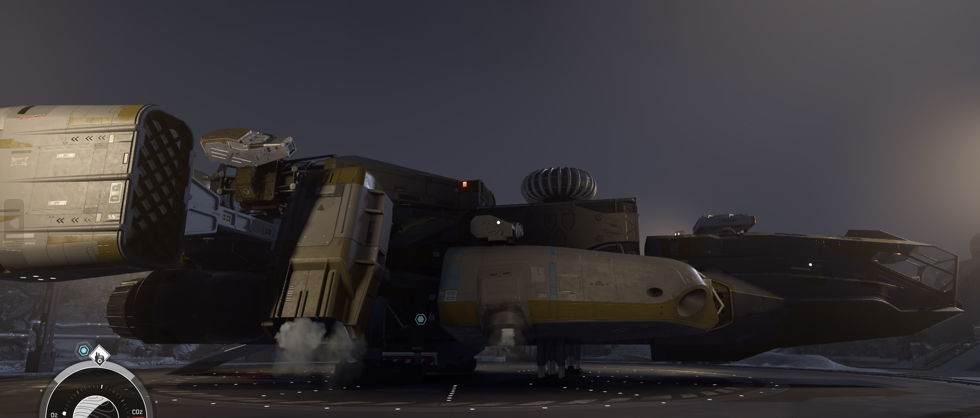Select the blue hexagon objective marker under the ship
This screenshot has height=418, width=980.
coord(421,319)
